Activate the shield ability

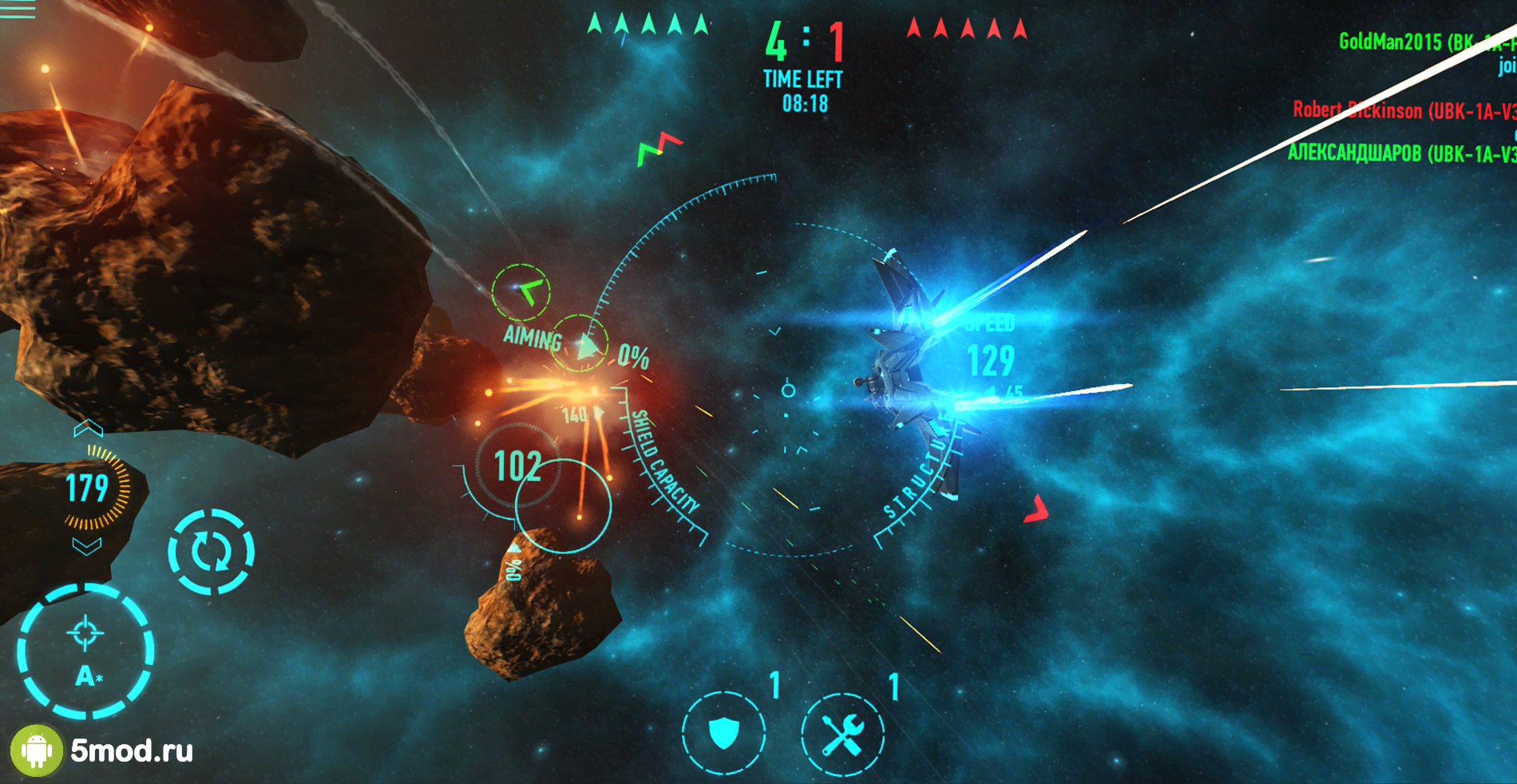coord(723,732)
